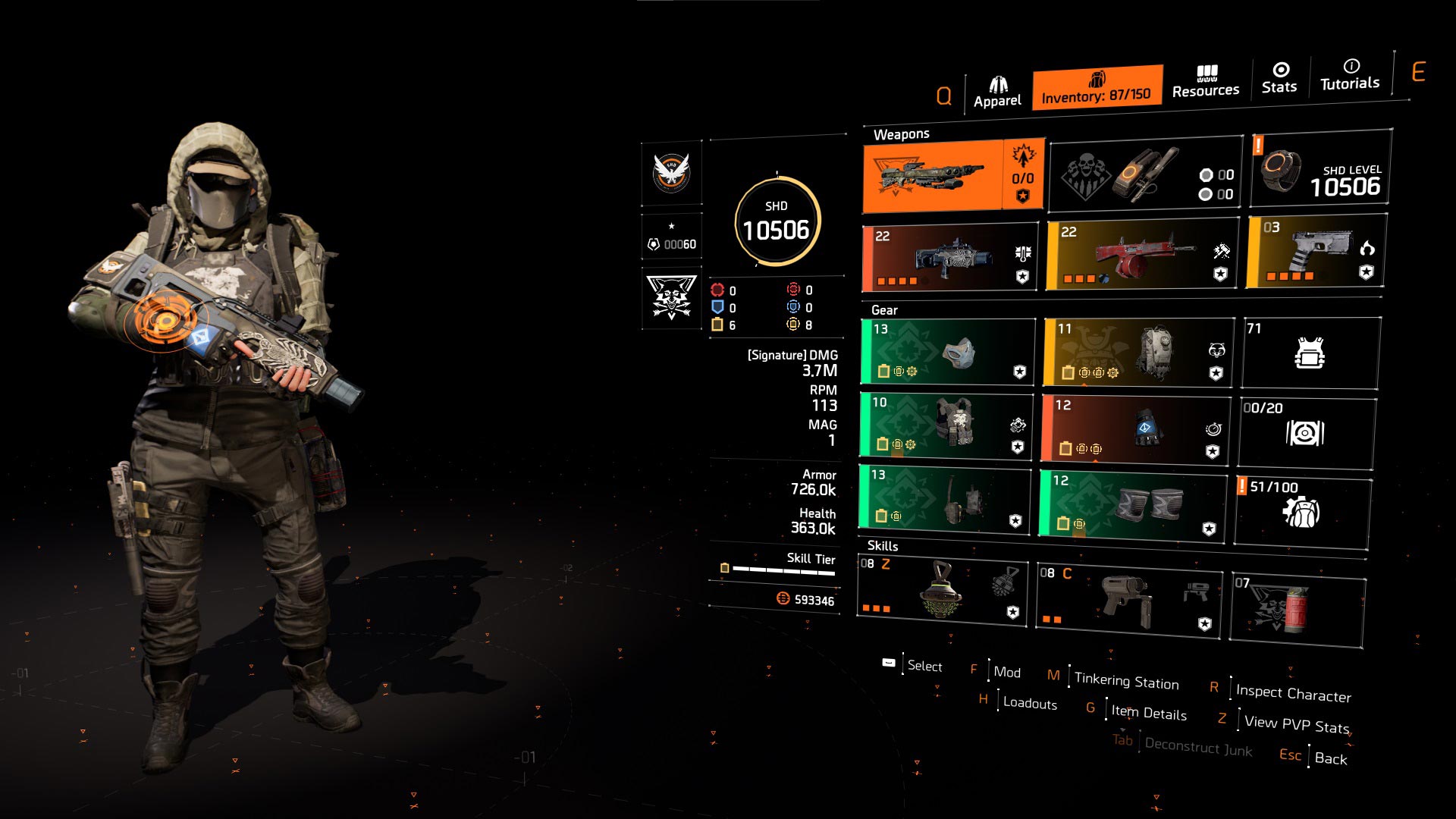Switch to the Resources tab

tap(1206, 82)
